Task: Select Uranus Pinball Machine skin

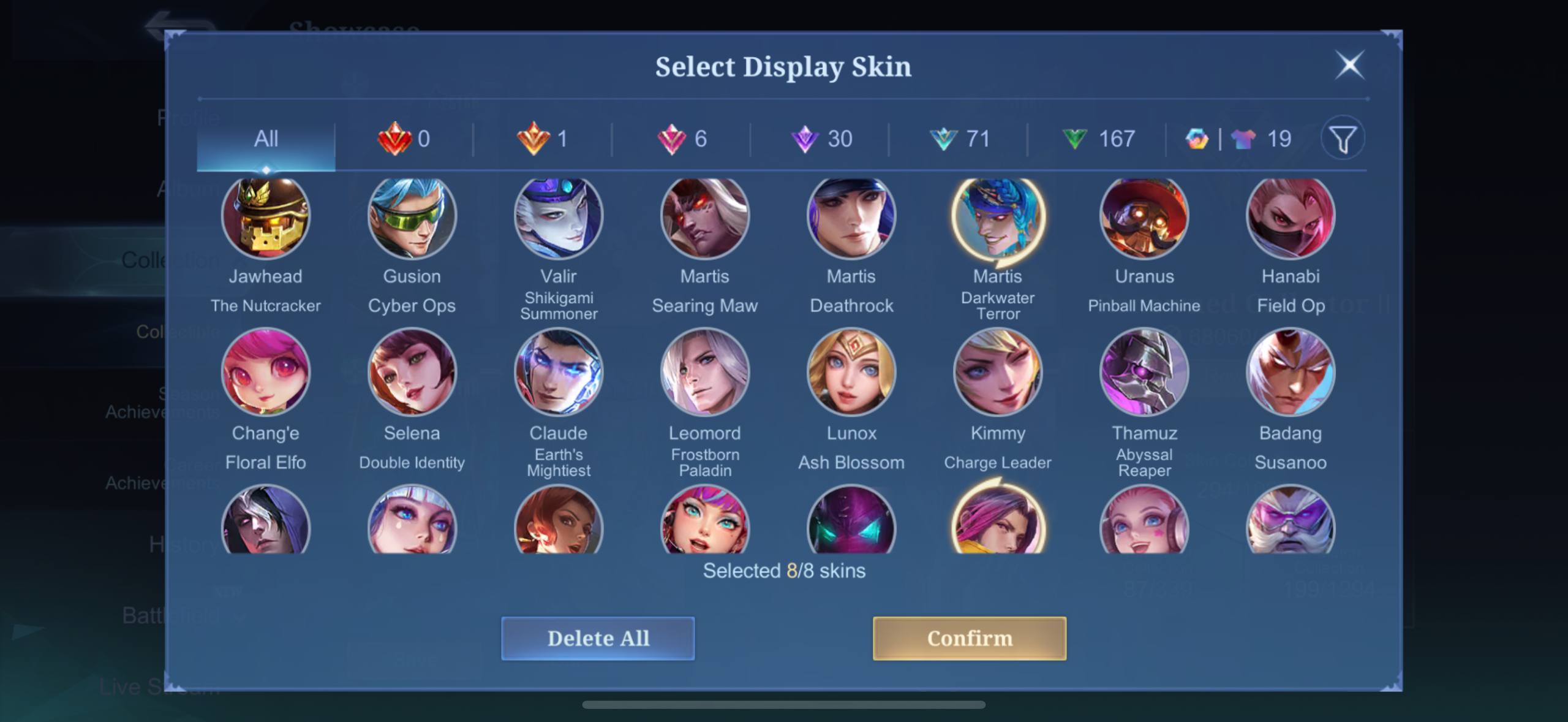Action: 1144,218
